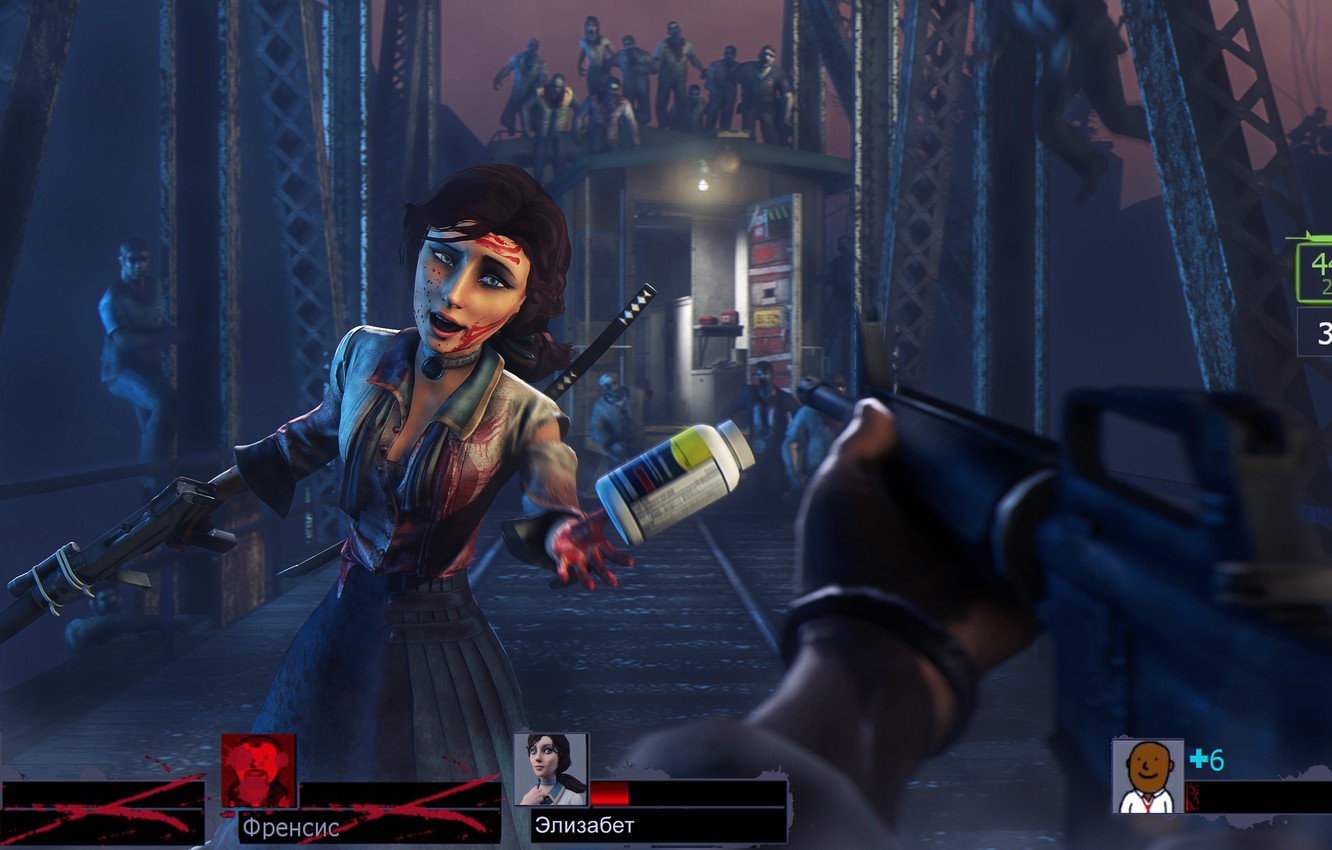Click Френсис's character portrait icon
The width and height of the screenshot is (1332, 850).
pos(258,771)
